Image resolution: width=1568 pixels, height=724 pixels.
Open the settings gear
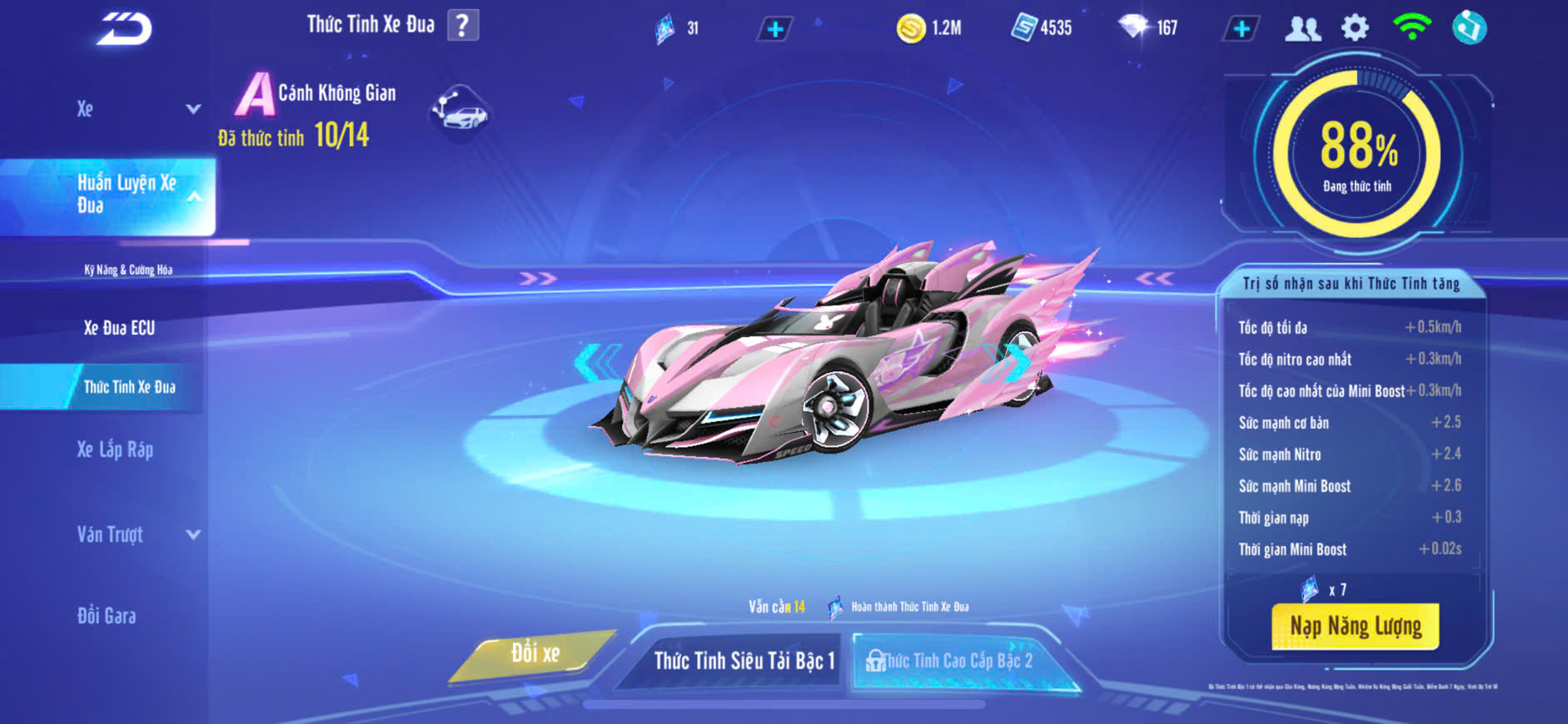[1355, 28]
